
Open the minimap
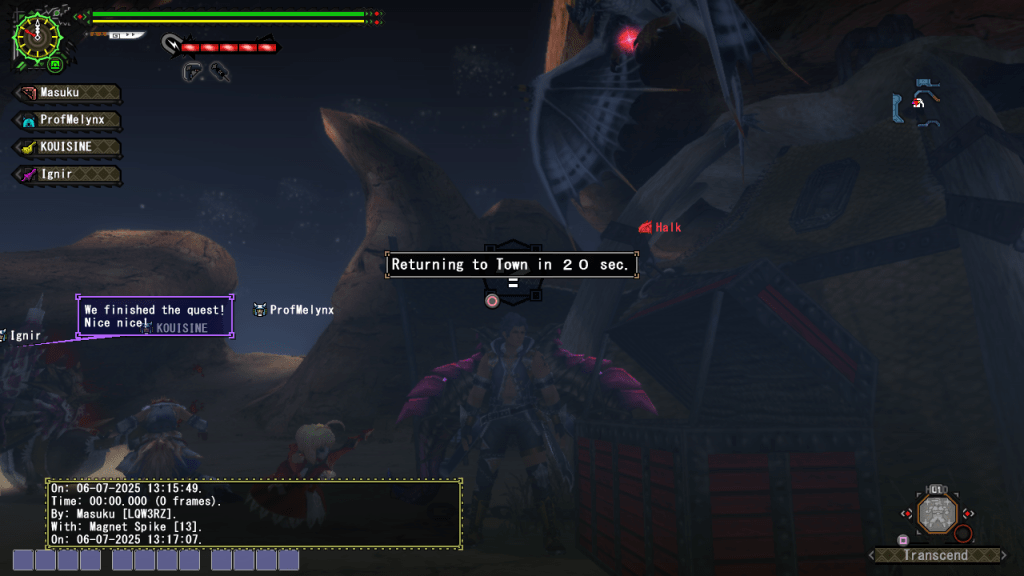click(x=919, y=103)
